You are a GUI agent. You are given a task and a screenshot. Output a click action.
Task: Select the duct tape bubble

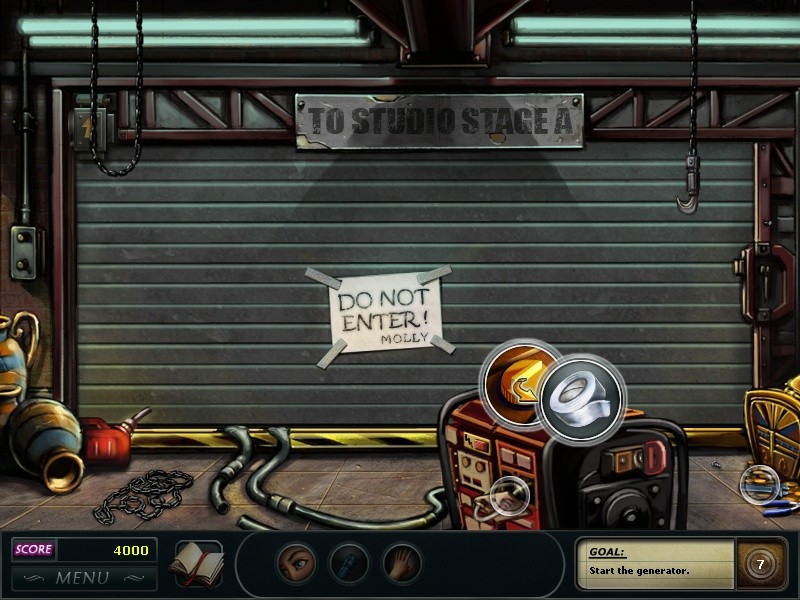(x=582, y=397)
